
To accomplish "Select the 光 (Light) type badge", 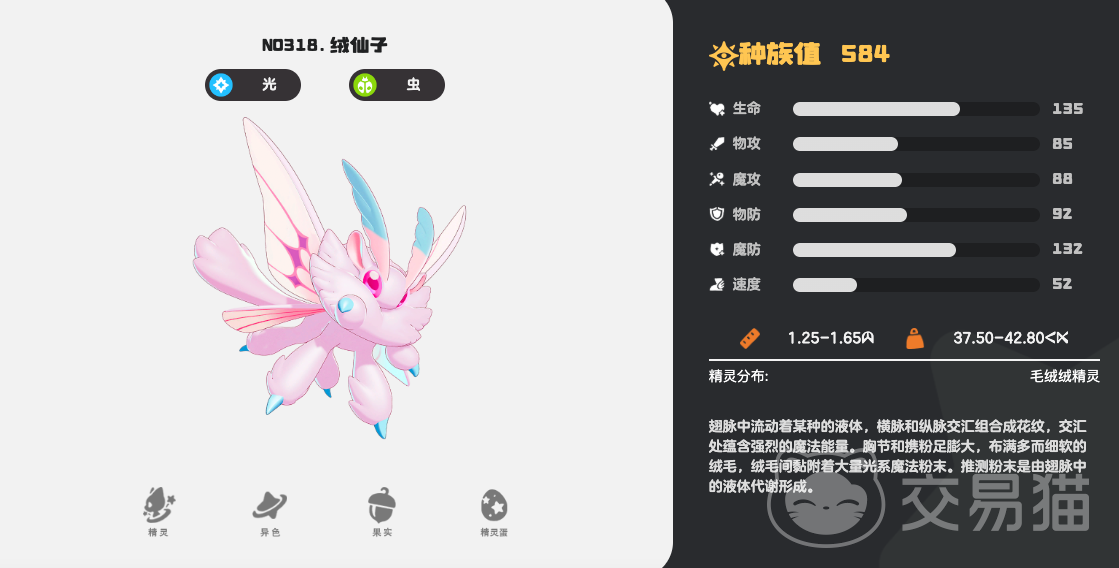I will tap(253, 85).
